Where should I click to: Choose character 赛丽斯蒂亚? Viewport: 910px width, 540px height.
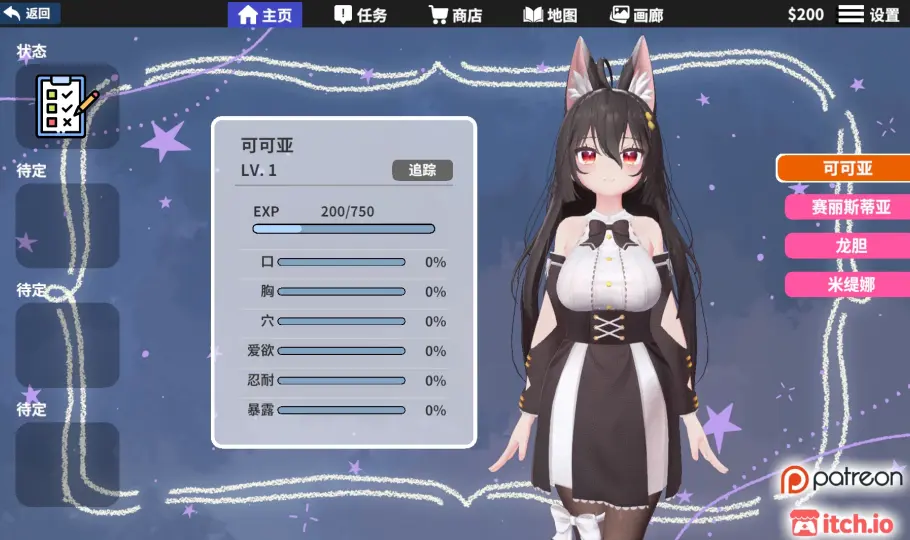(x=850, y=207)
